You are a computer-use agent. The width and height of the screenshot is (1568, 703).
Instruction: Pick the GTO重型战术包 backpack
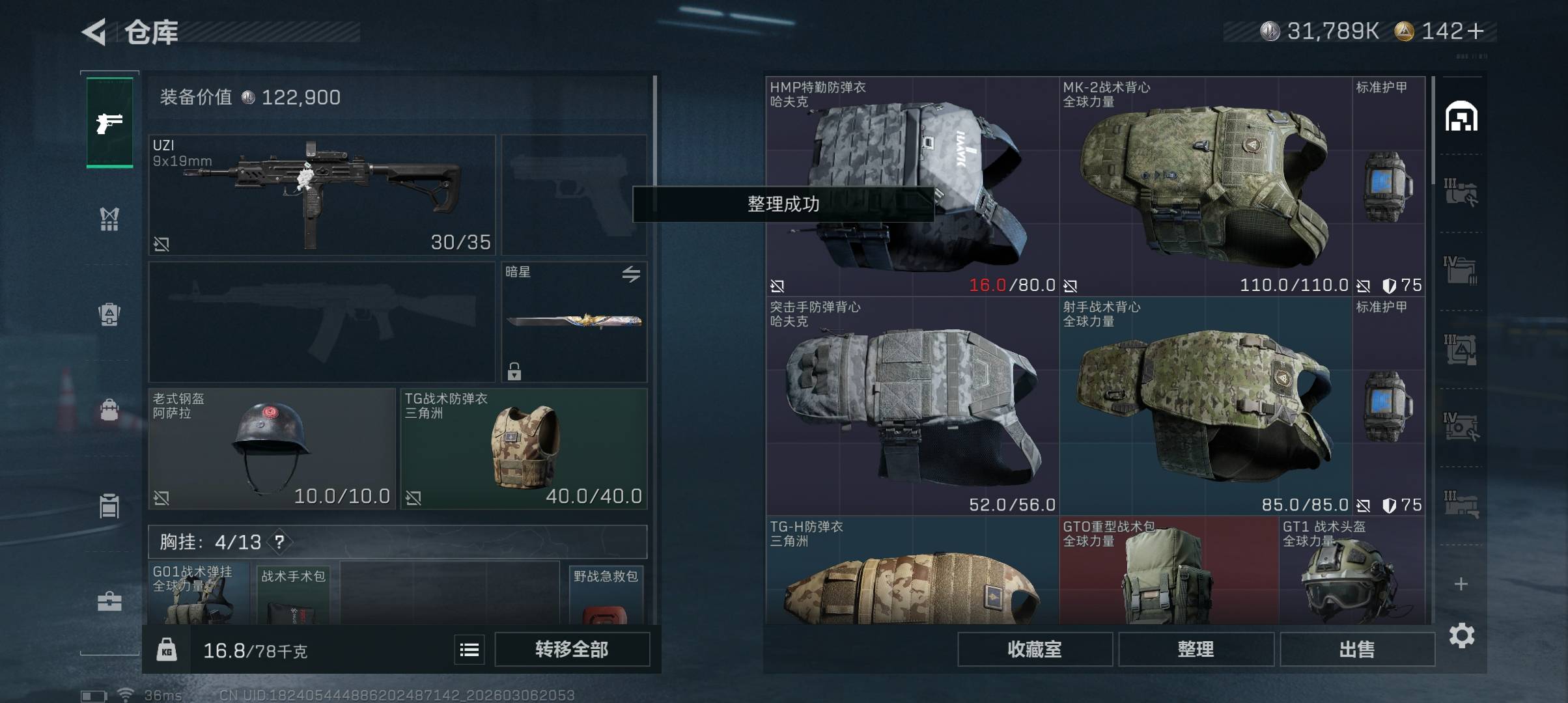point(1168,572)
